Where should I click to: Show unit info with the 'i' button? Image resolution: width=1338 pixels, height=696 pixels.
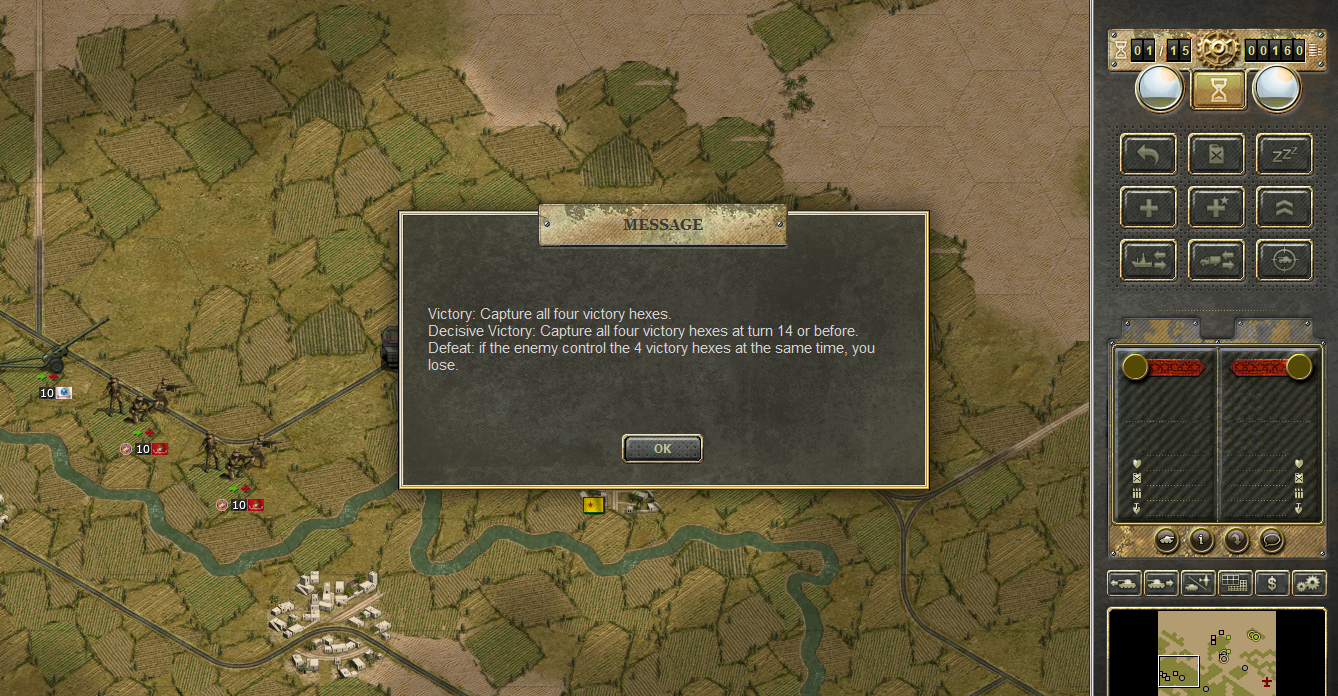[x=1201, y=540]
